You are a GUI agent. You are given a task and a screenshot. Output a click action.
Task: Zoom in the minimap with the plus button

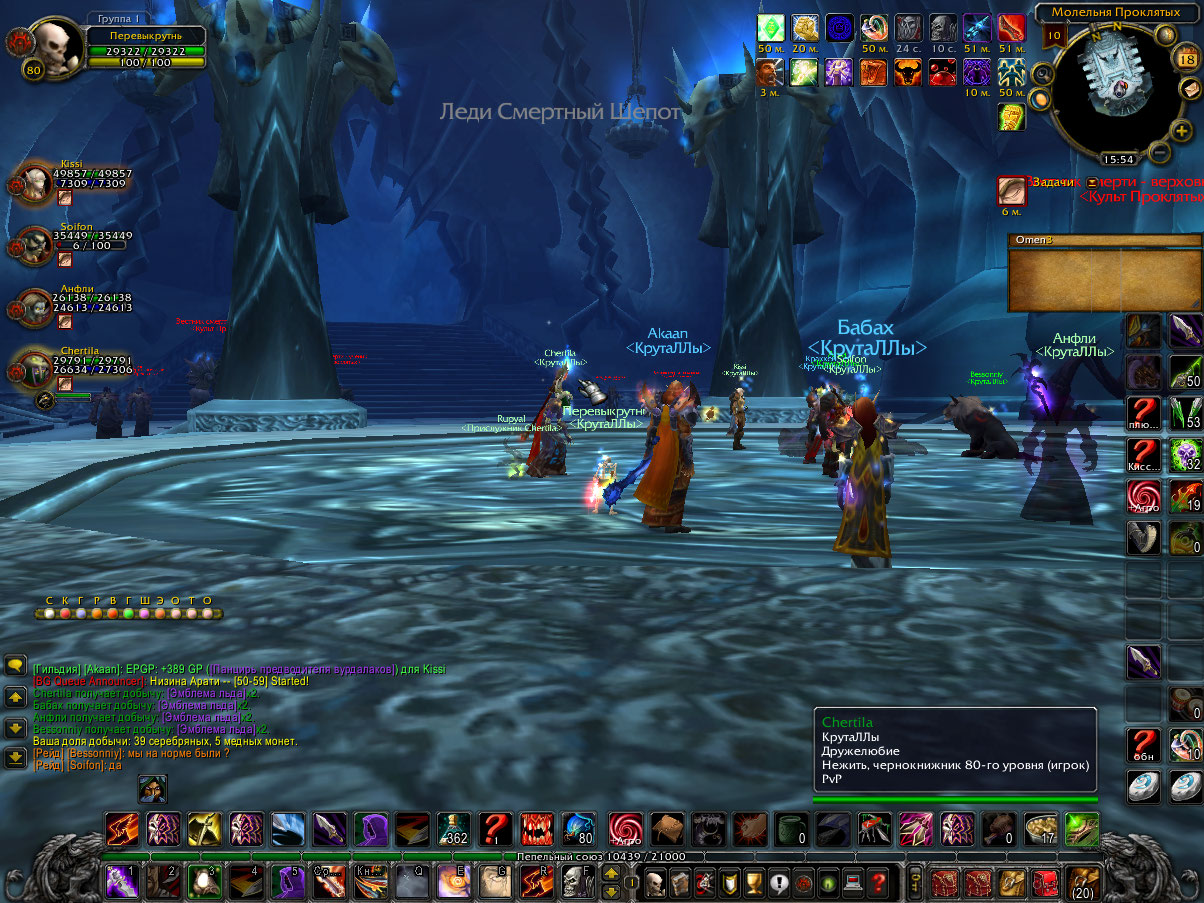coord(1183,132)
